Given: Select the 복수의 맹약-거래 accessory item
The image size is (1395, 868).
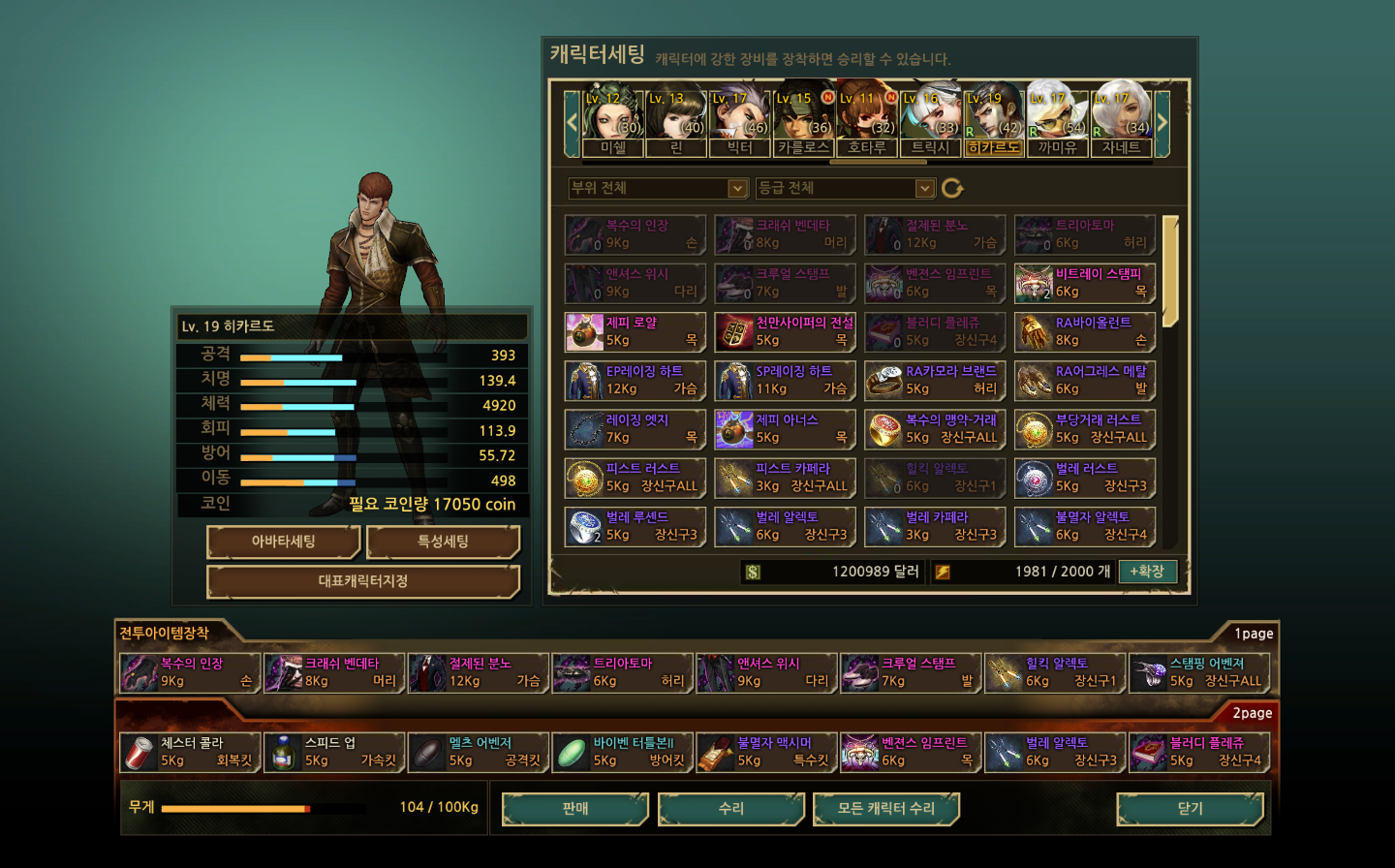Looking at the screenshot, I should (x=935, y=429).
